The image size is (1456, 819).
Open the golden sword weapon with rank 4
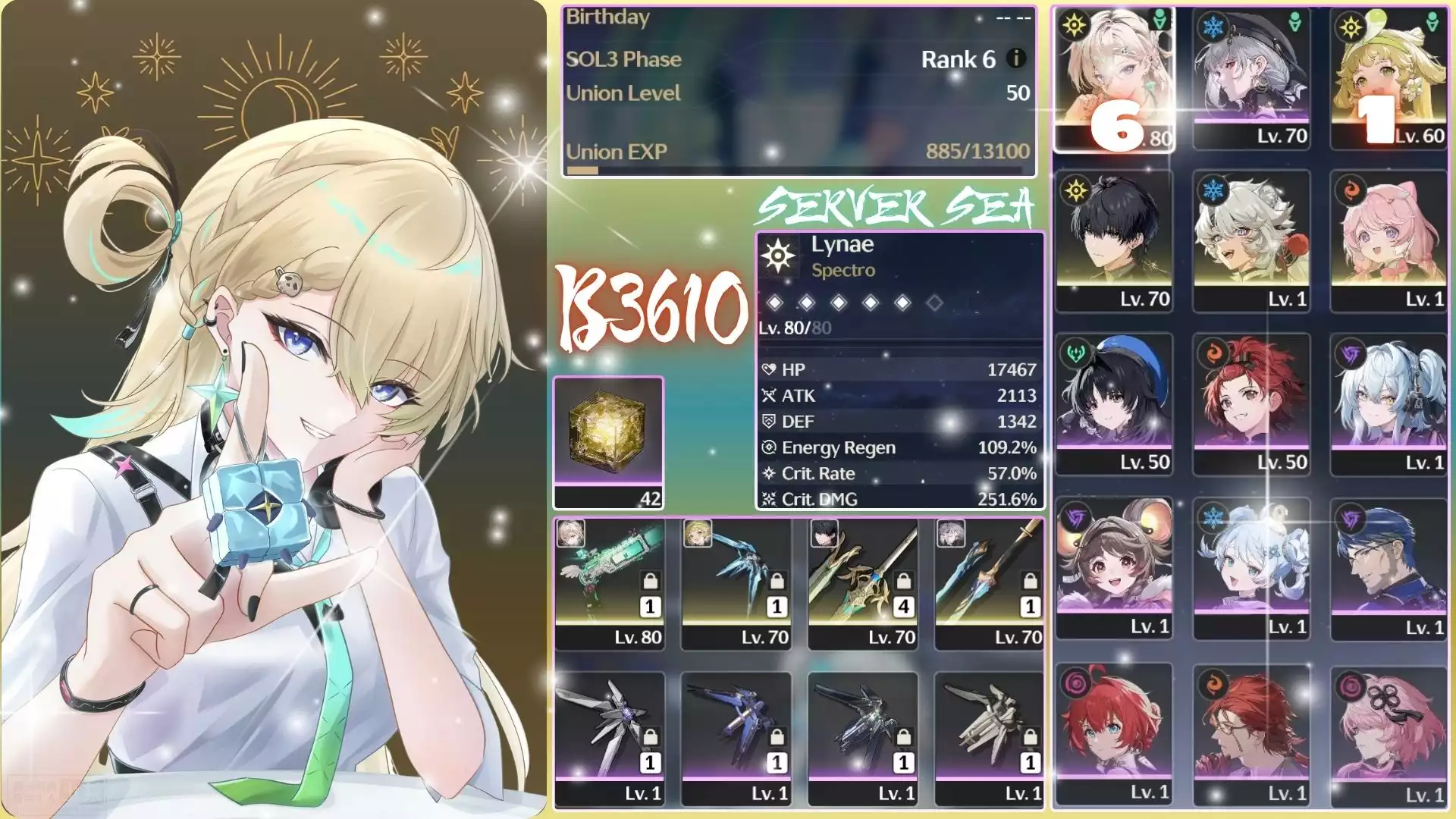click(863, 583)
